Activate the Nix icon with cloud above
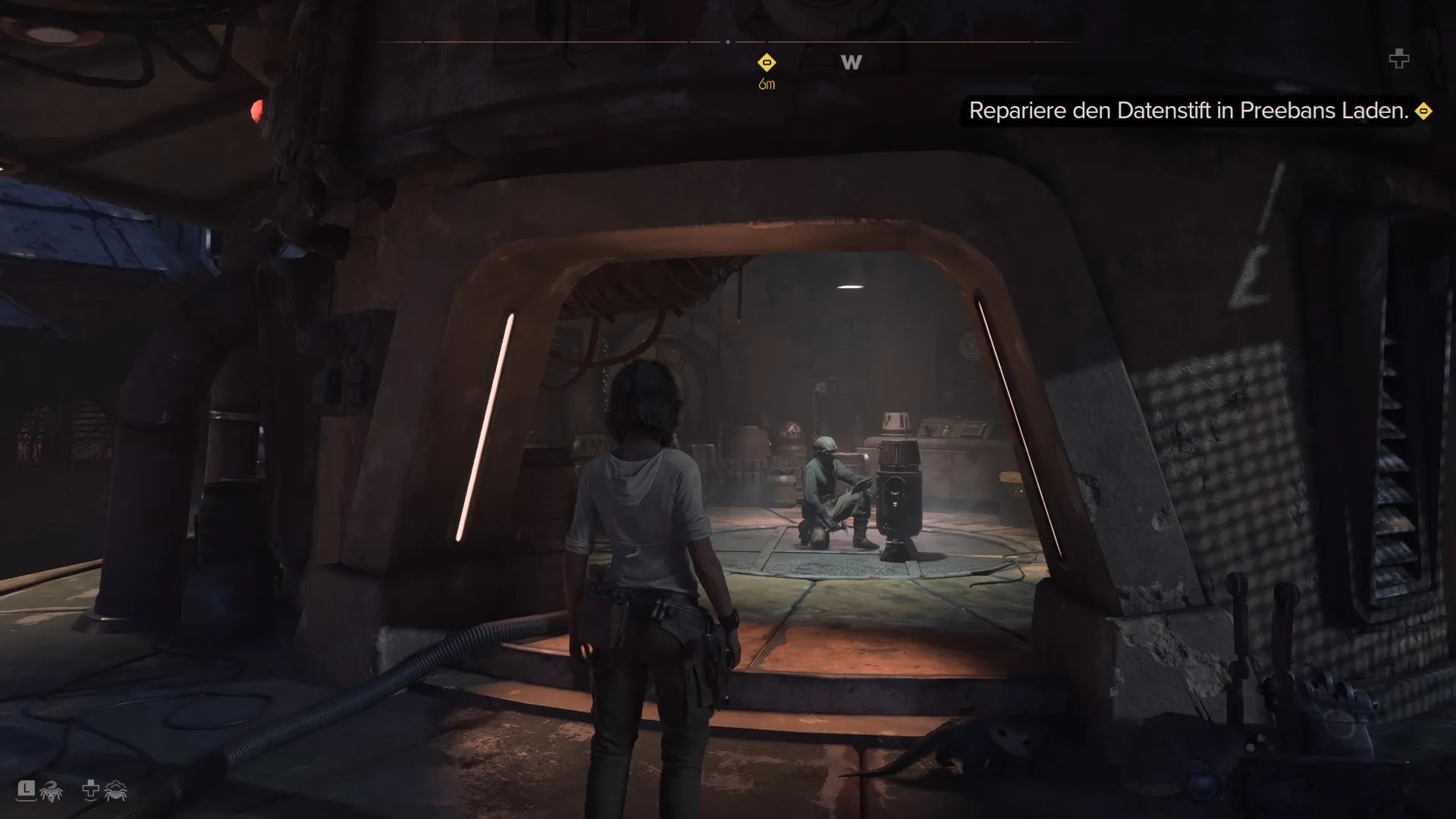Screen dimensions: 1456x819 click(x=115, y=791)
